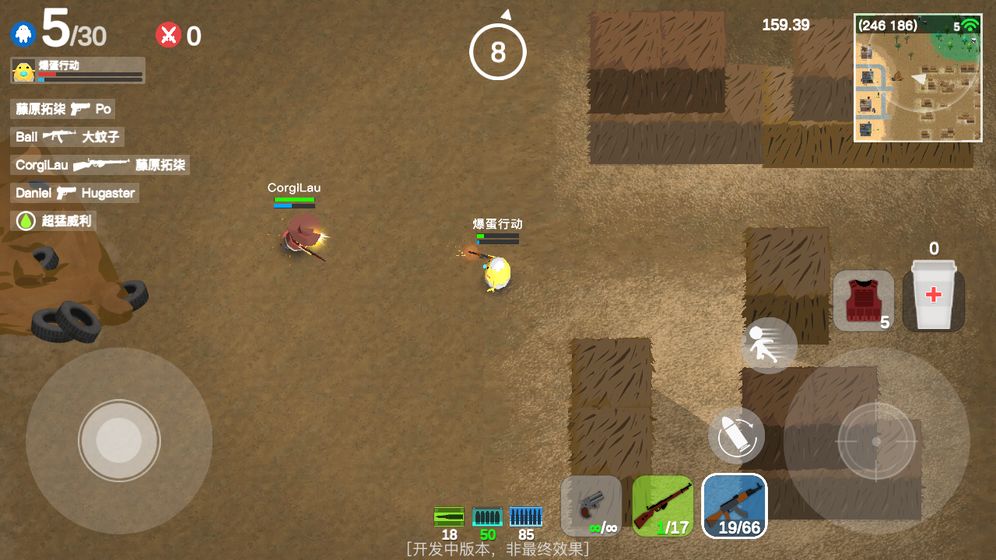Use the medkit item
This screenshot has width=996, height=560.
pyautogui.click(x=933, y=295)
